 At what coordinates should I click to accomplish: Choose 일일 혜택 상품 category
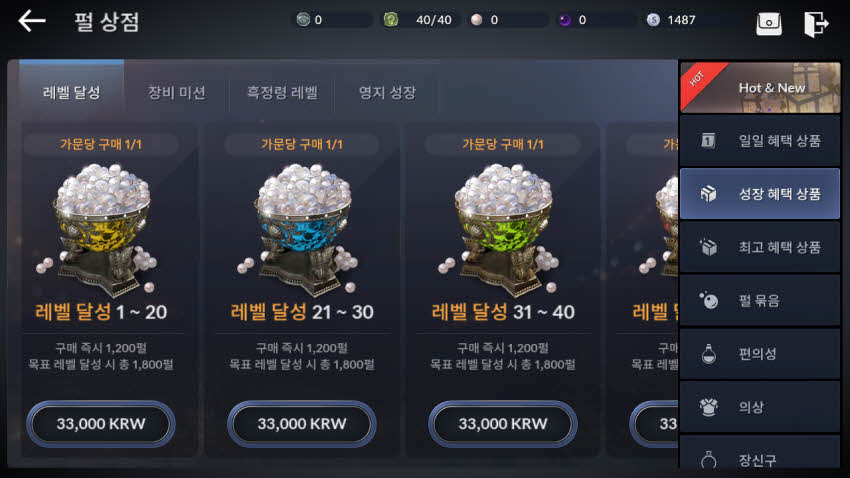[760, 141]
